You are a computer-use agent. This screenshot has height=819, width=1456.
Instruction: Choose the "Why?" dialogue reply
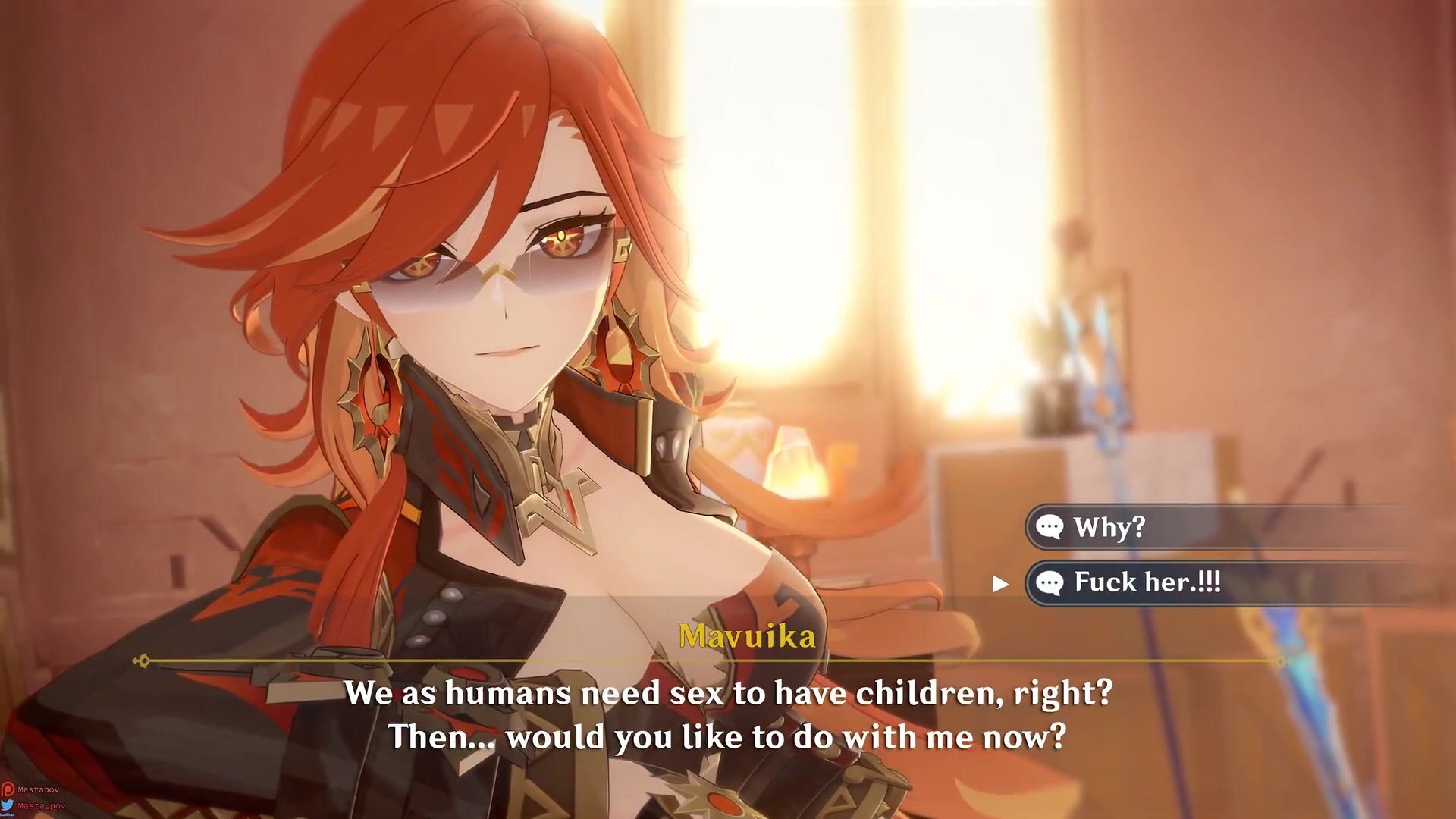[x=1109, y=527]
